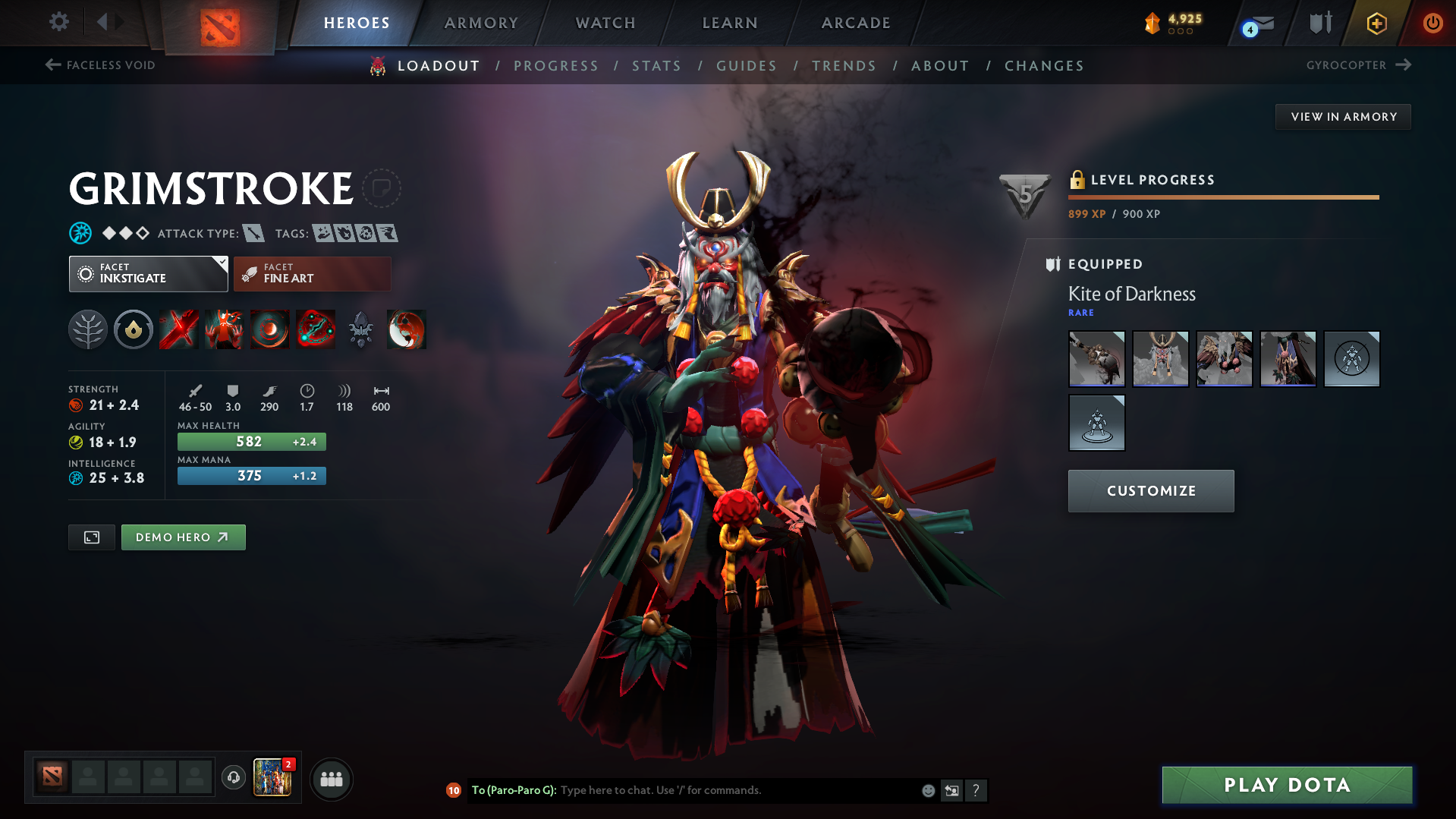The width and height of the screenshot is (1456, 819).
Task: Click the gold Dota Plus icon
Action: click(1375, 23)
